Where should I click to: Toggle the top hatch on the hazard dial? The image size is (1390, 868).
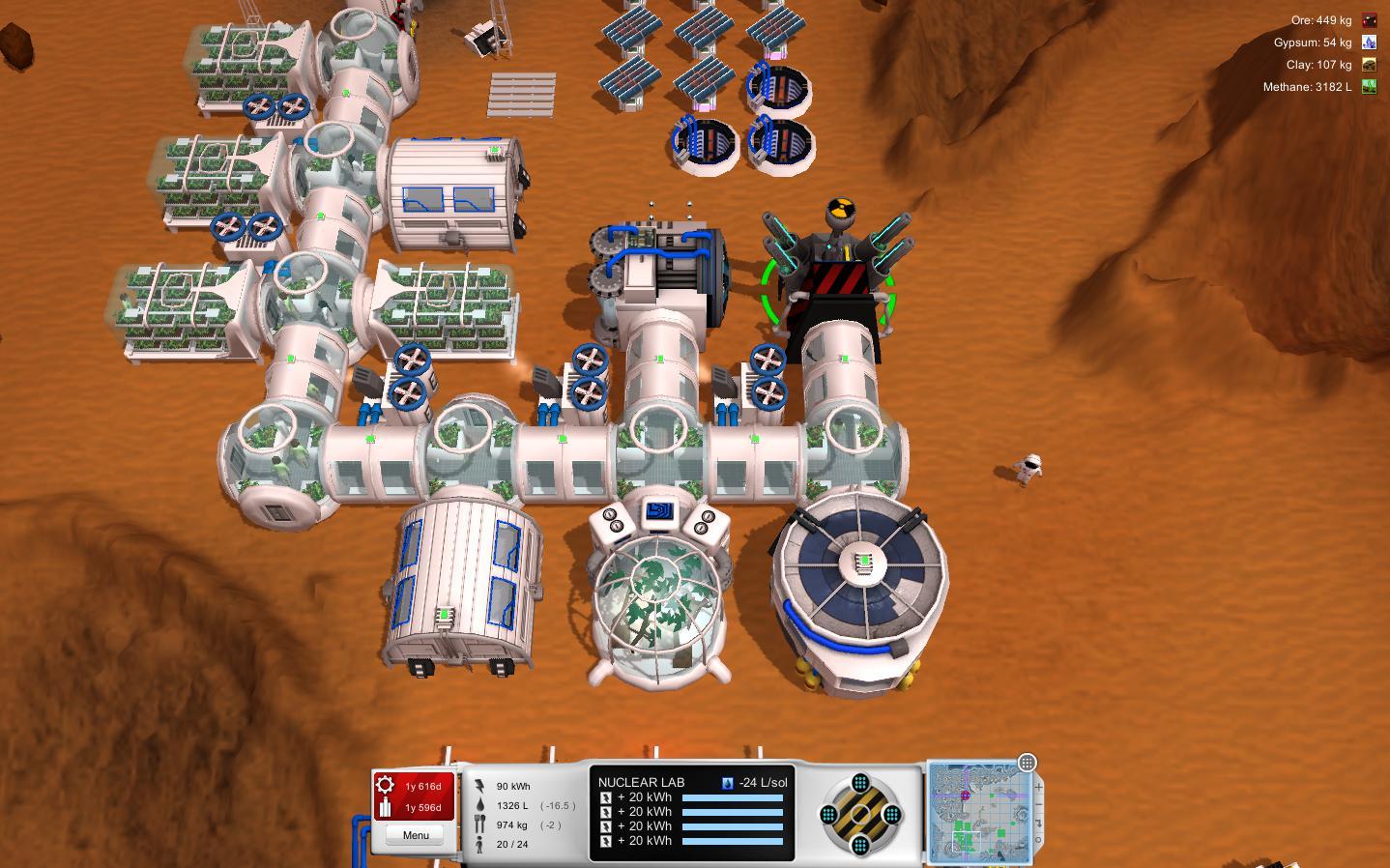click(x=860, y=782)
